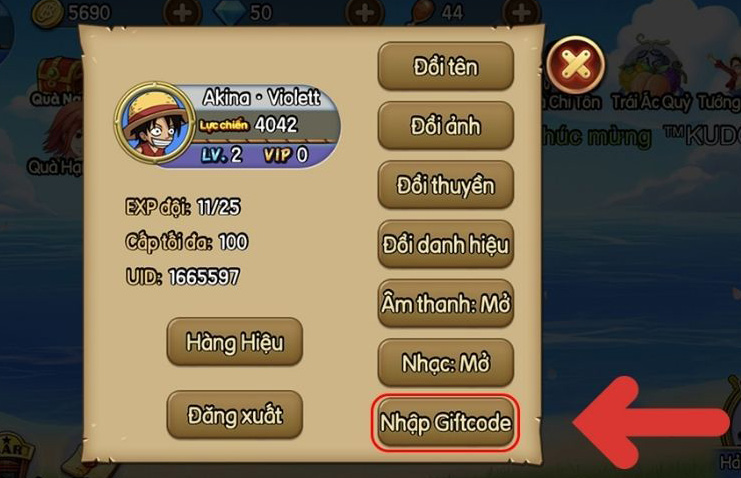
Task: Toggle the Âm thanh sound setting
Action: (x=445, y=304)
